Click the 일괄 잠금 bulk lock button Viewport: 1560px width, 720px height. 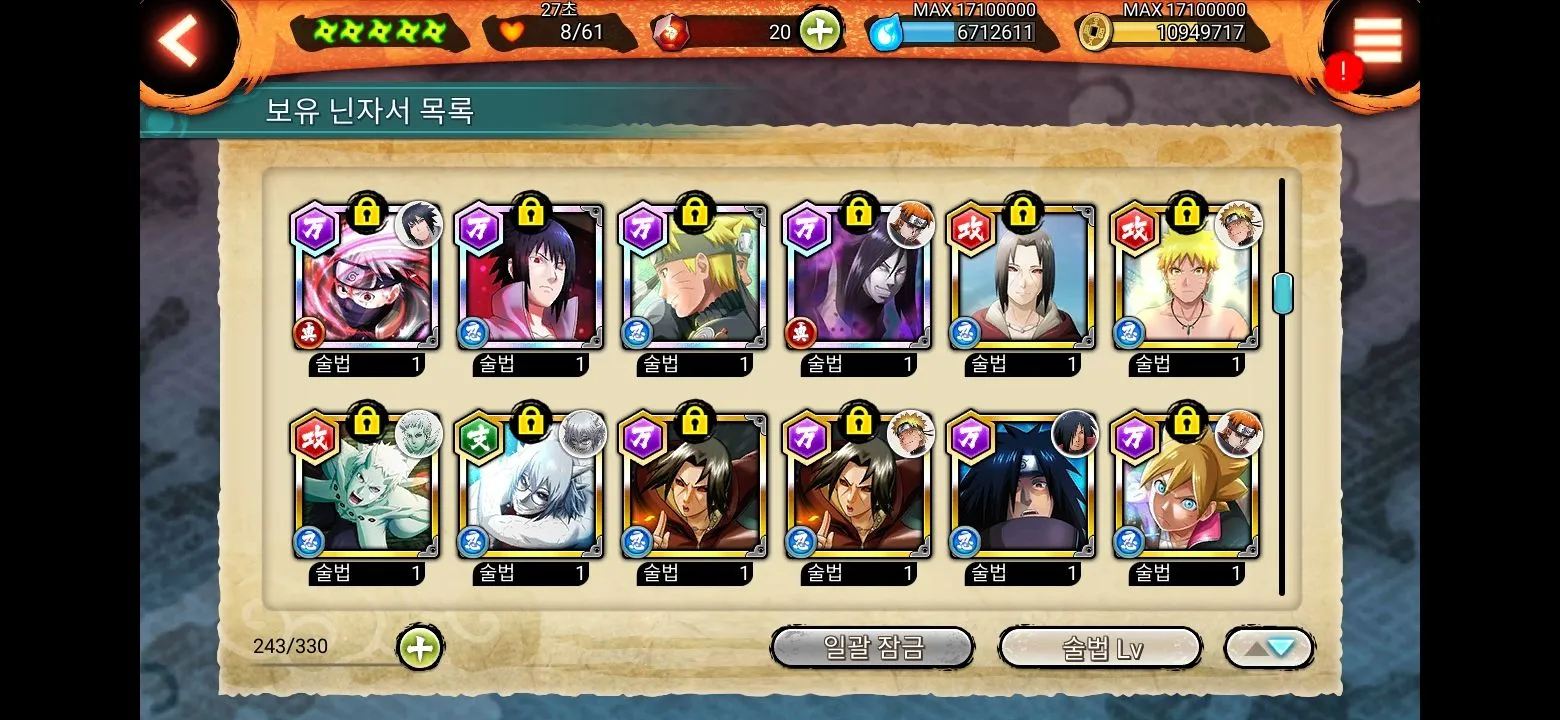pyautogui.click(x=872, y=648)
